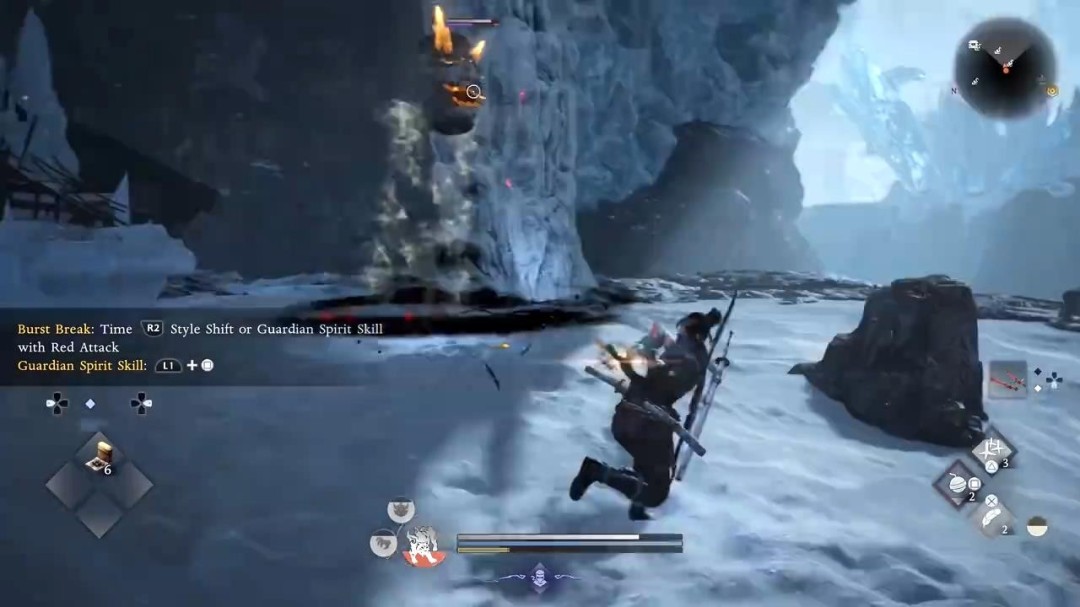Viewport: 1080px width, 607px height.
Task: Click the half-filled cream circle gauge icon
Action: pos(1037,526)
